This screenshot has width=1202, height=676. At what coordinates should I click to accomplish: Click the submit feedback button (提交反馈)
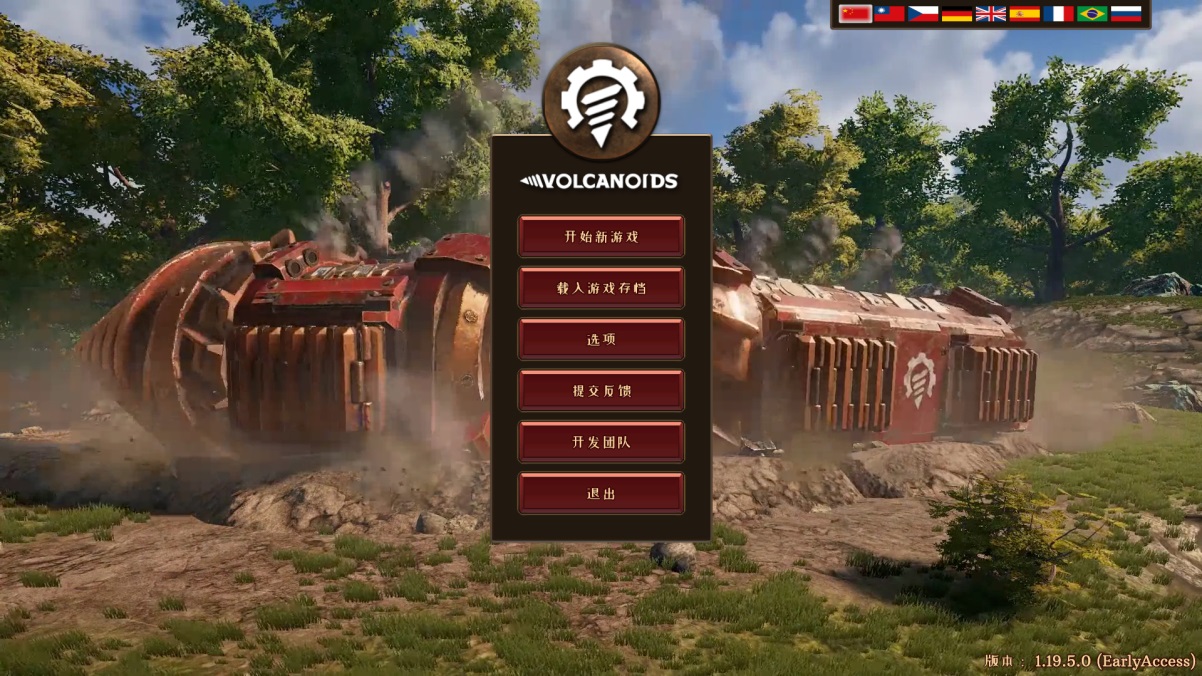[x=601, y=391]
